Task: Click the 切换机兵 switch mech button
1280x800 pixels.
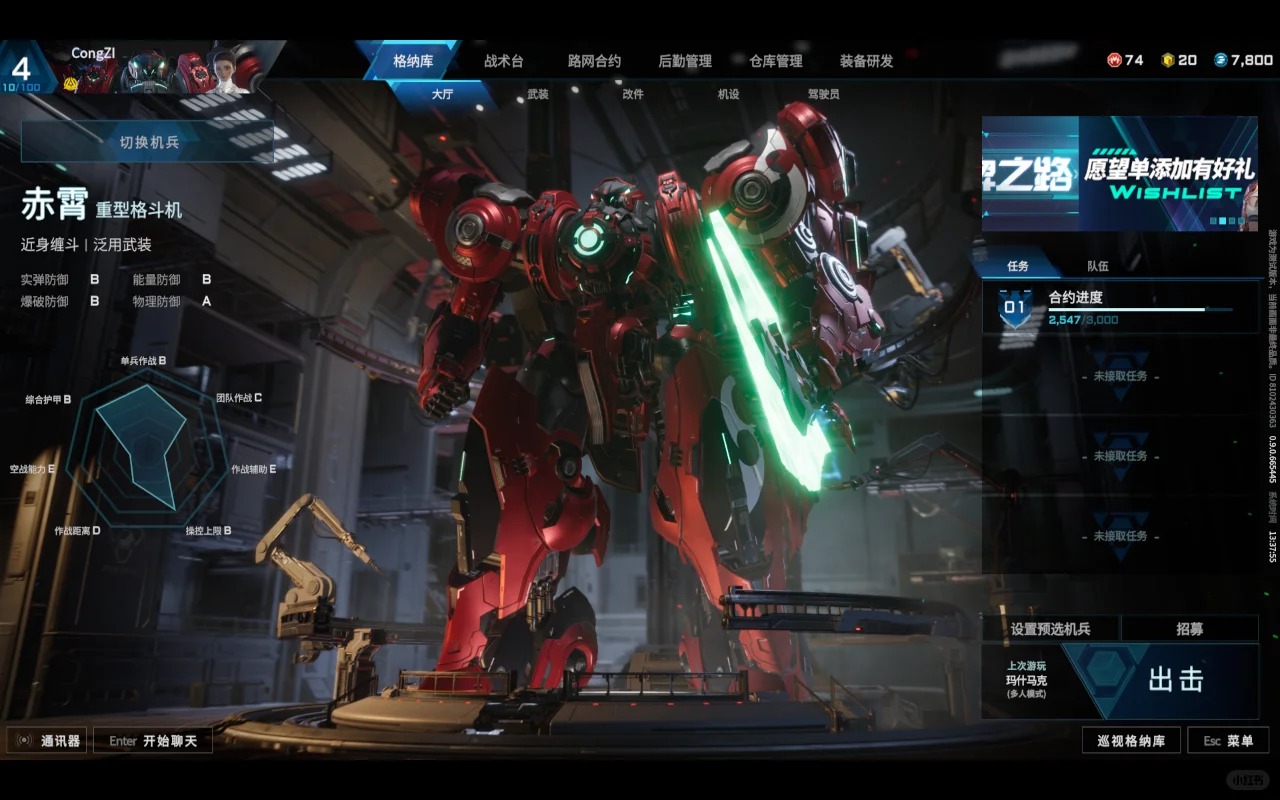Action: [x=148, y=142]
